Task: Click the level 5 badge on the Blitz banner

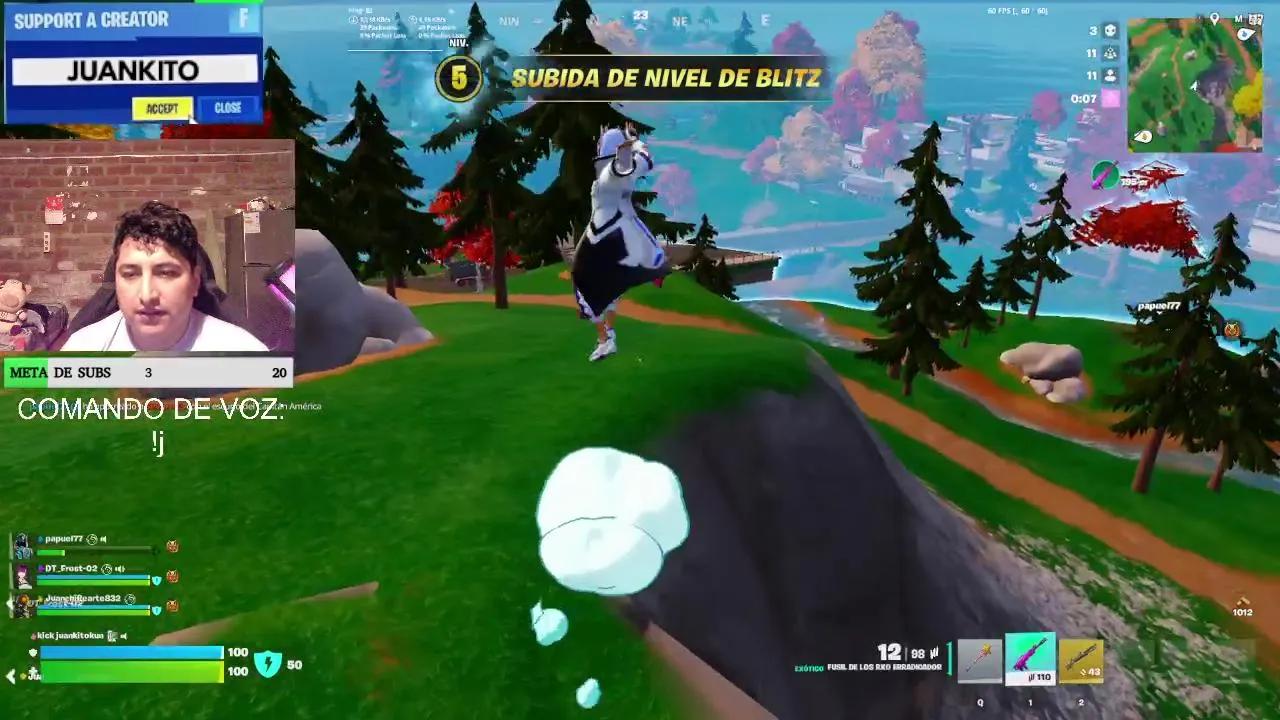Action: tap(460, 76)
